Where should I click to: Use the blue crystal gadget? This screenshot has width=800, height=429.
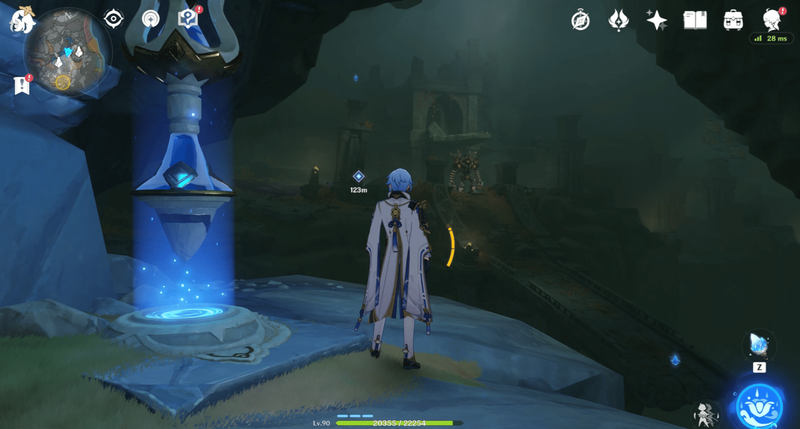759,345
